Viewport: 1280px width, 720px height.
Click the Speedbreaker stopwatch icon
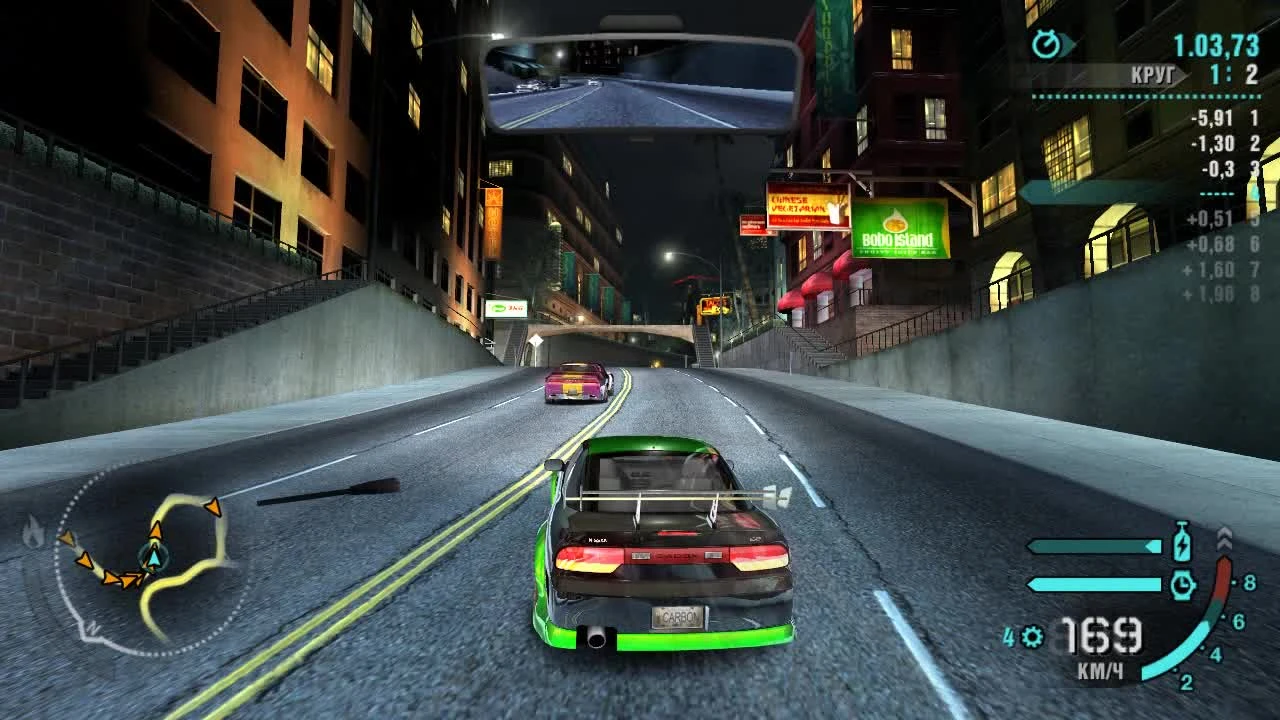coord(1183,584)
